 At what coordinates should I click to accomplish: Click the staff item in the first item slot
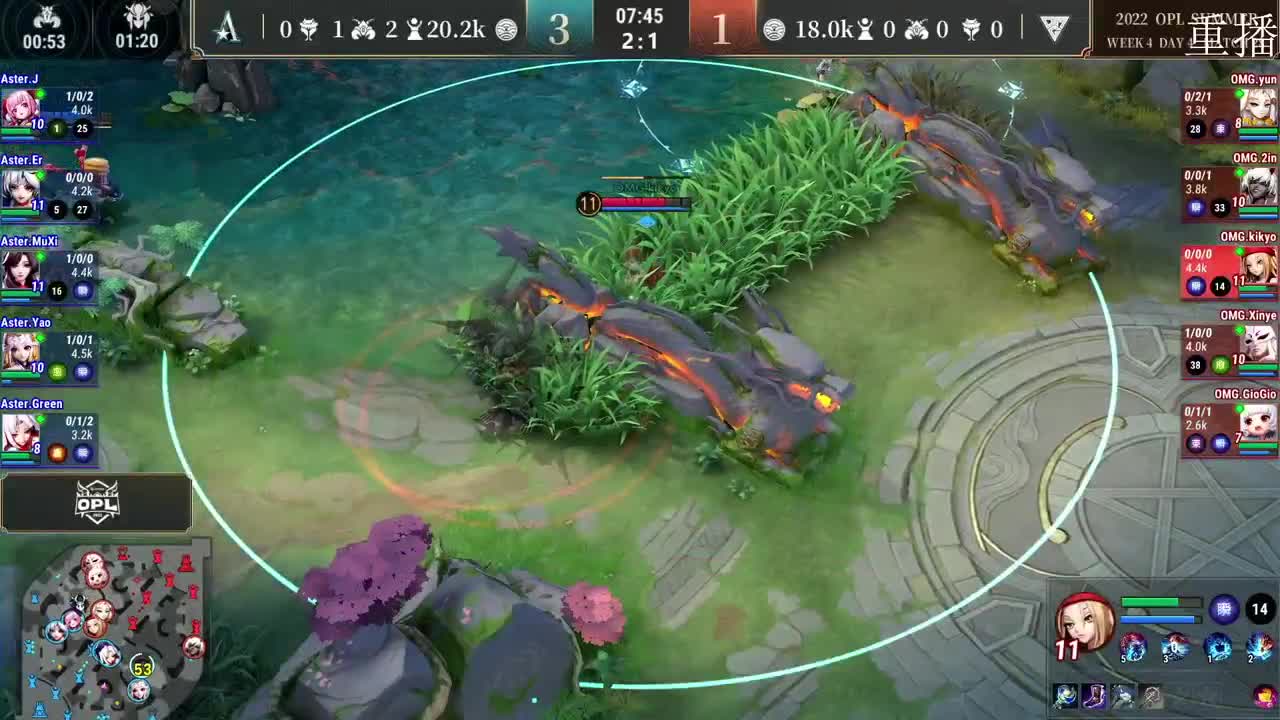point(1064,697)
